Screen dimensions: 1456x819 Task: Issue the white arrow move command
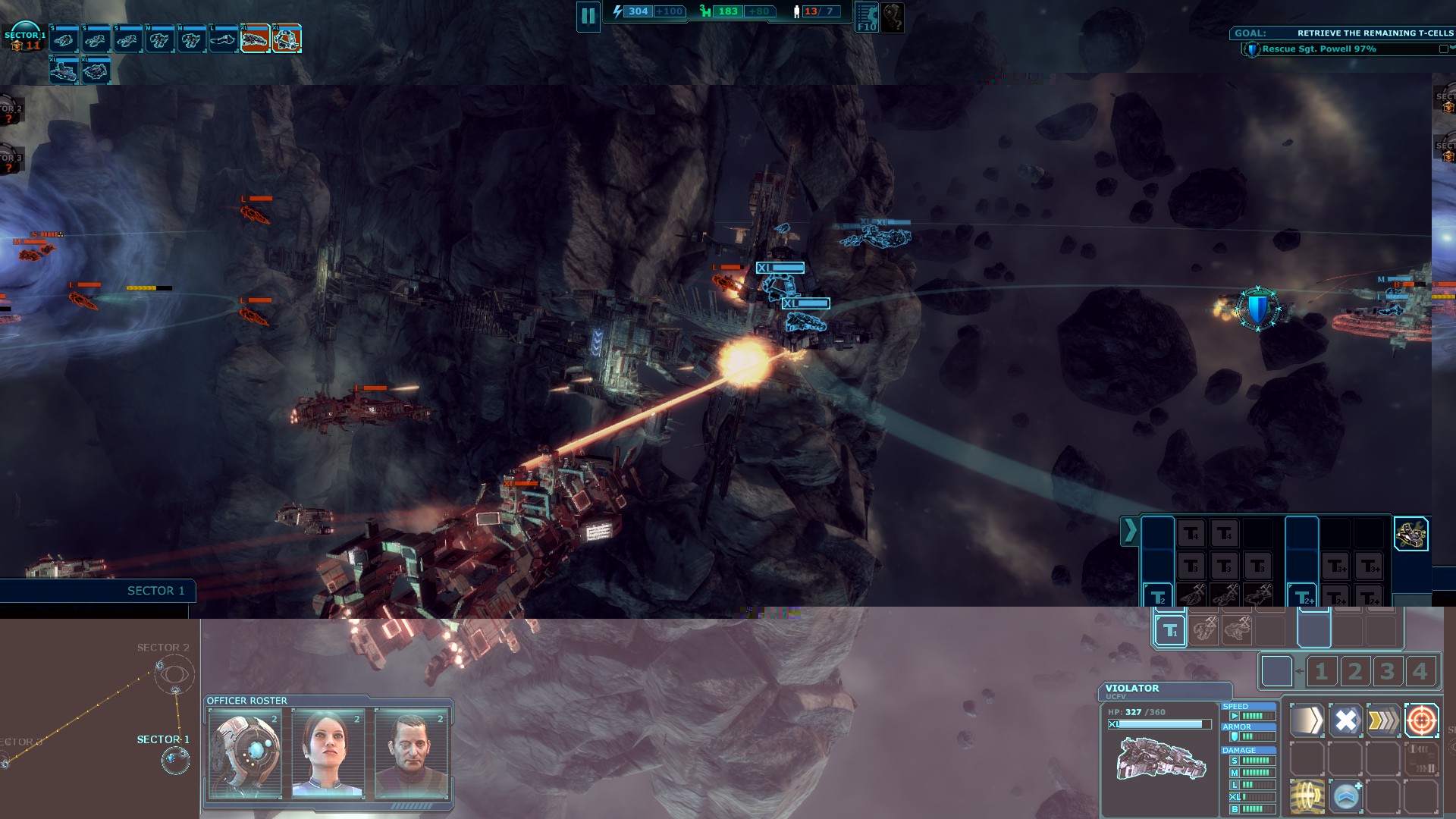(x=1307, y=720)
